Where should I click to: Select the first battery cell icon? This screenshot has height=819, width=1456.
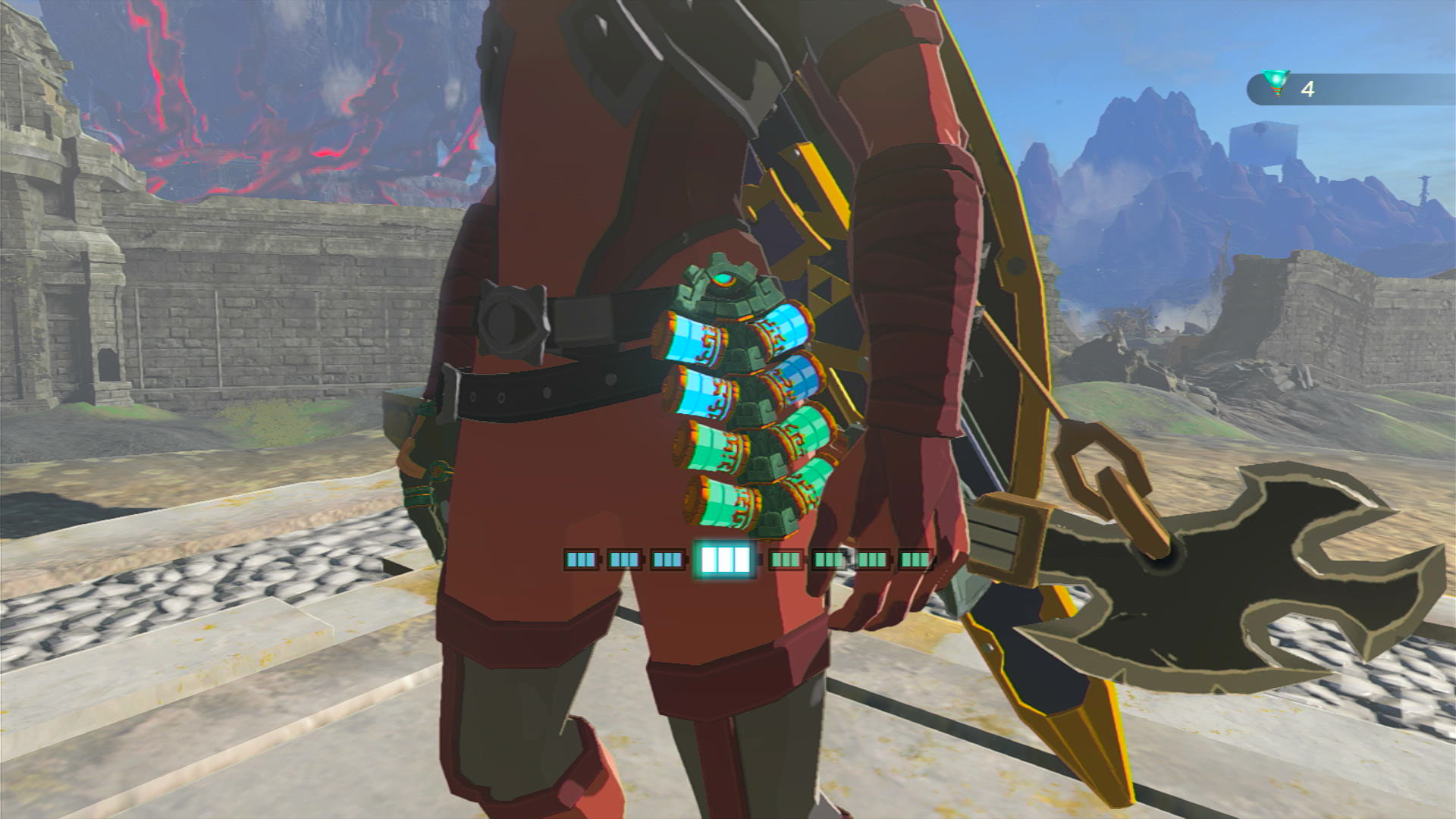pos(582,560)
